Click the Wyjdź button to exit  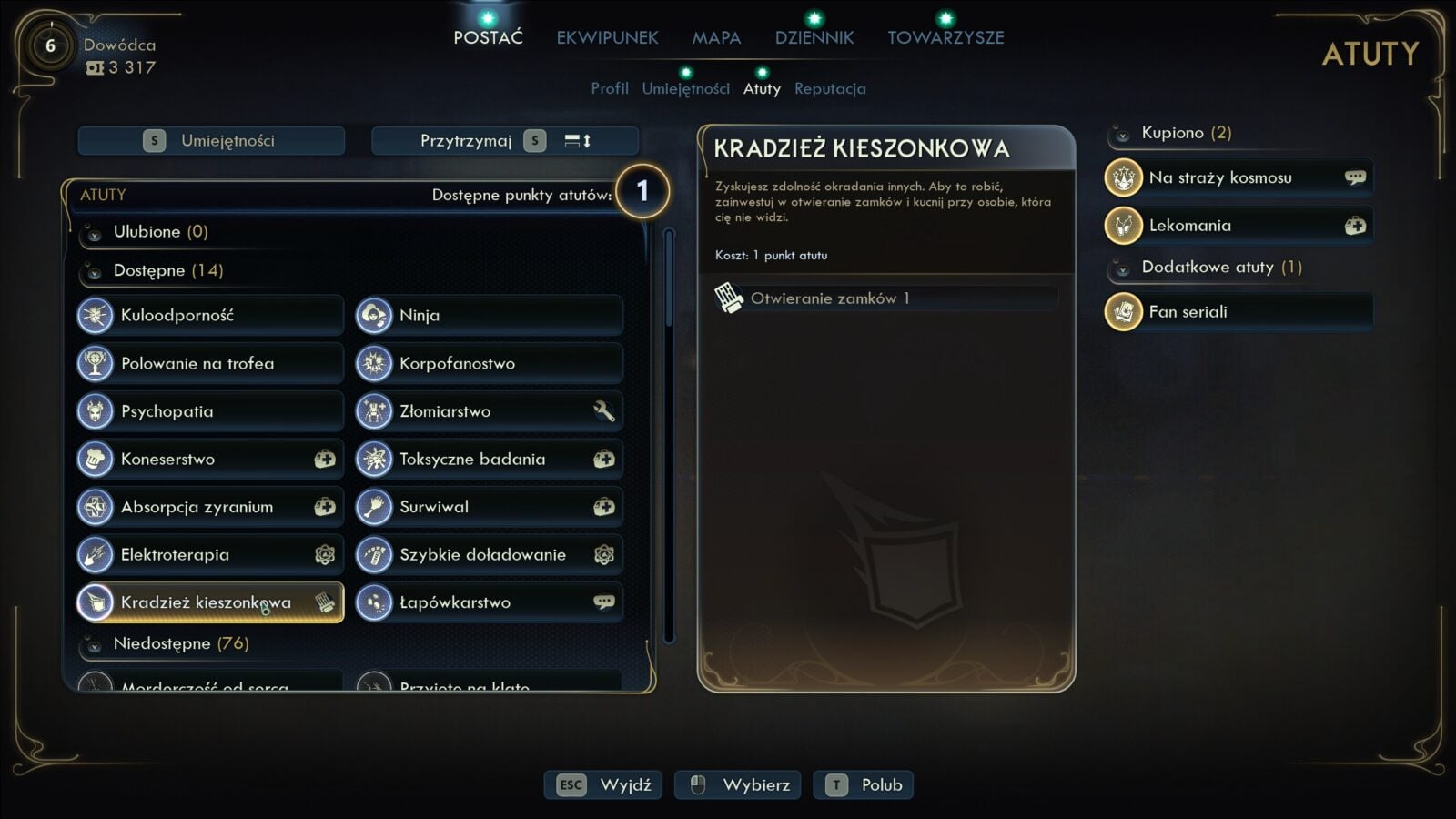tap(603, 784)
